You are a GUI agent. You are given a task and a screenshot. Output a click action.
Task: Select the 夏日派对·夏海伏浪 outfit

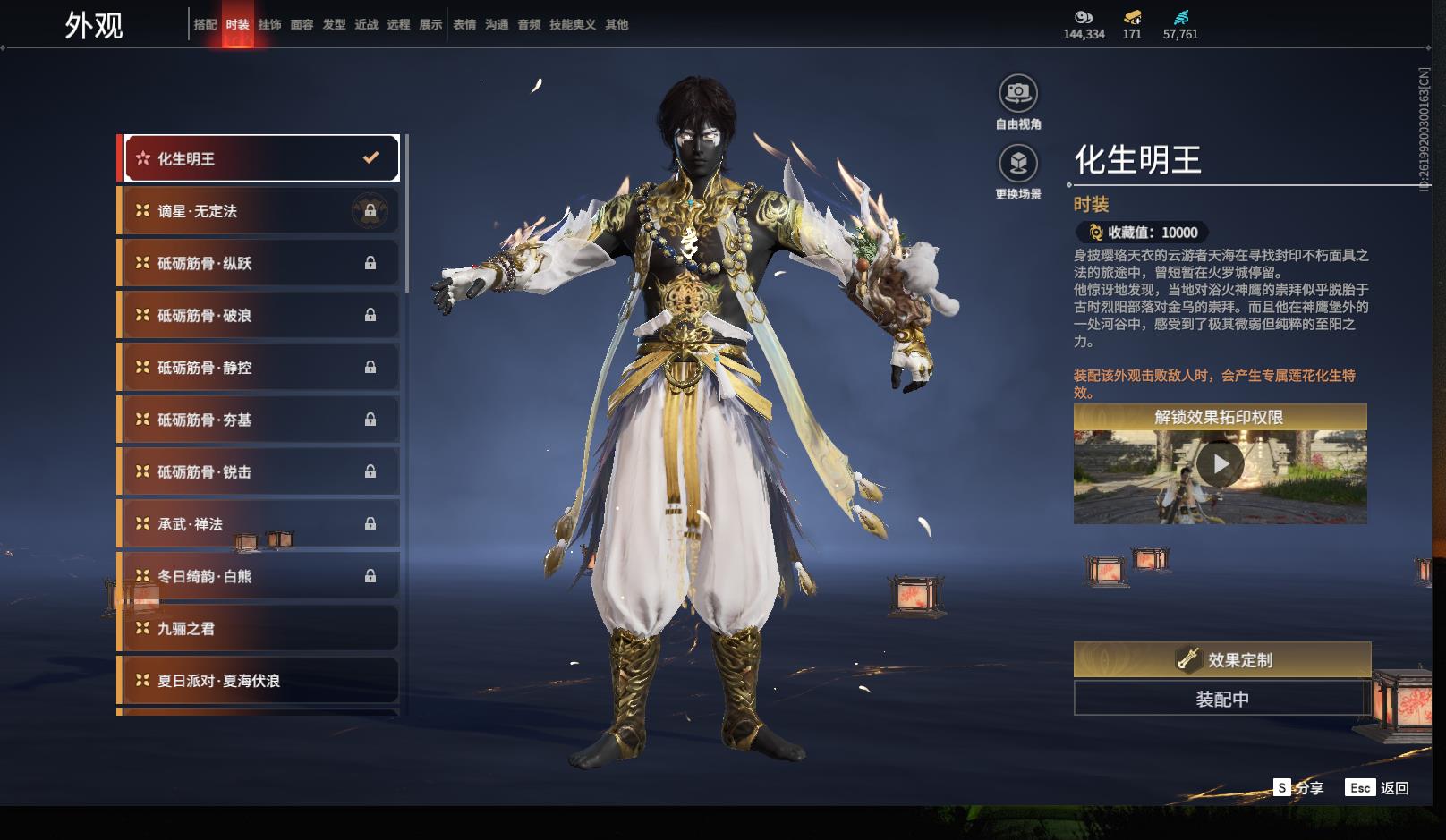pos(260,681)
